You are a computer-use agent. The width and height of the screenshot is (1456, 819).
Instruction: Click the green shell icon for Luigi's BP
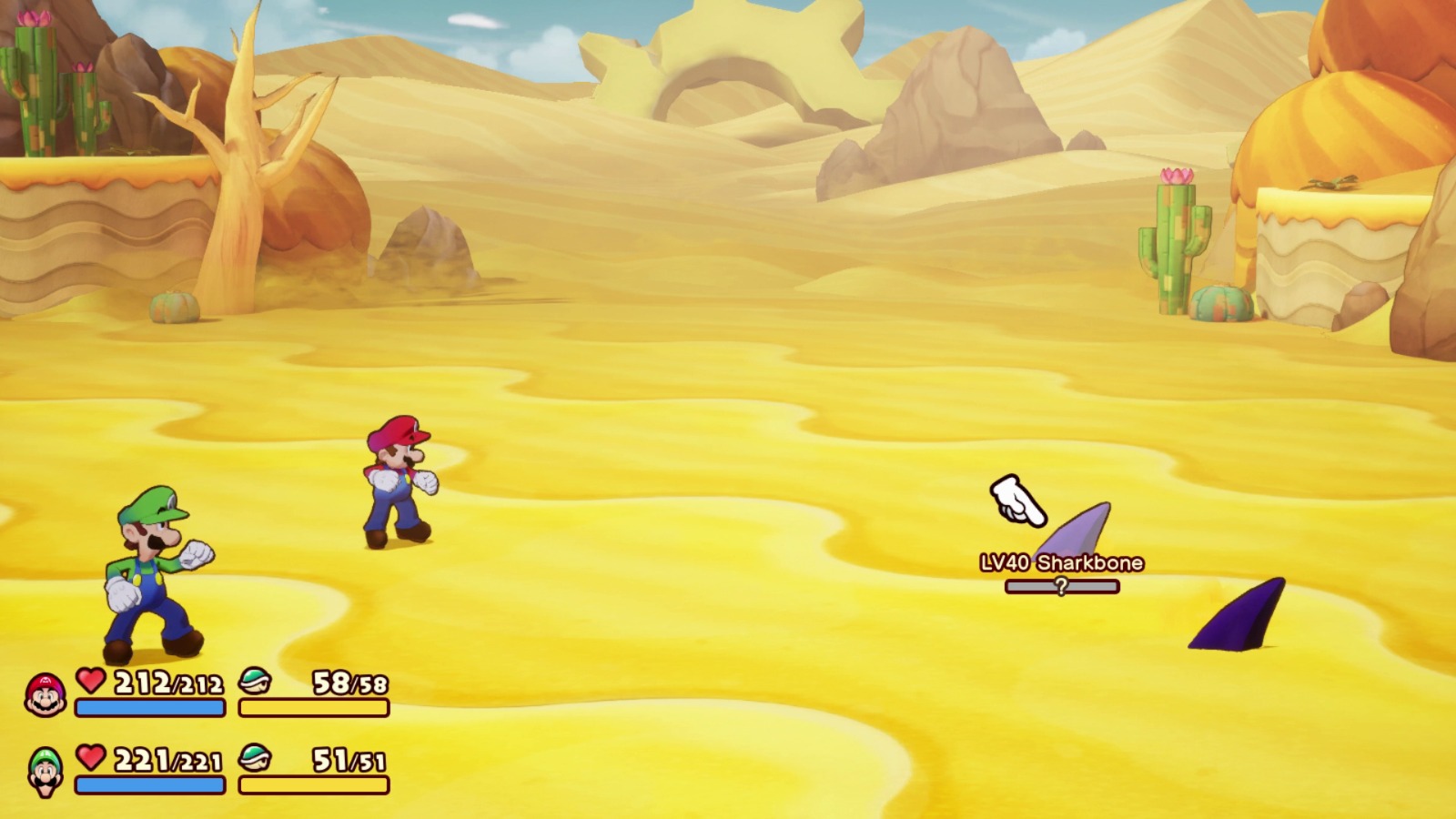point(256,760)
